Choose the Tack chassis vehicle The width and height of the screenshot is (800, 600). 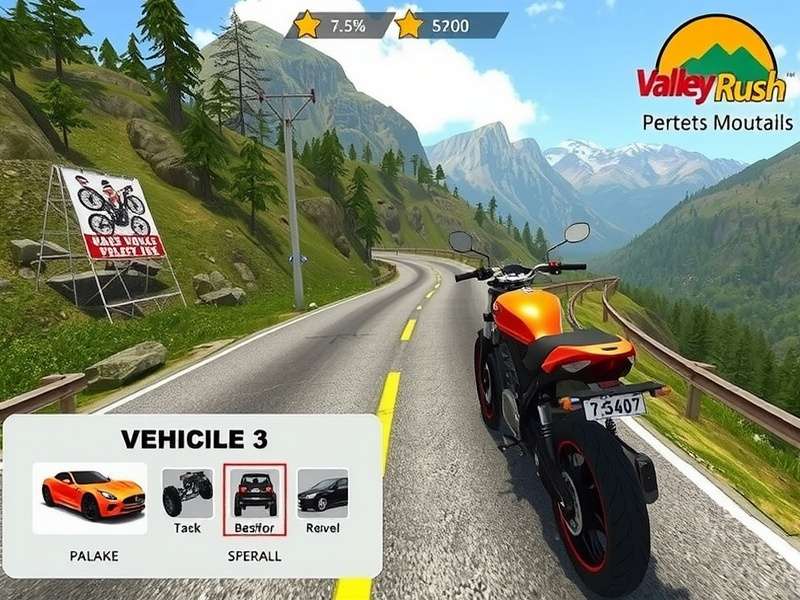tap(187, 492)
